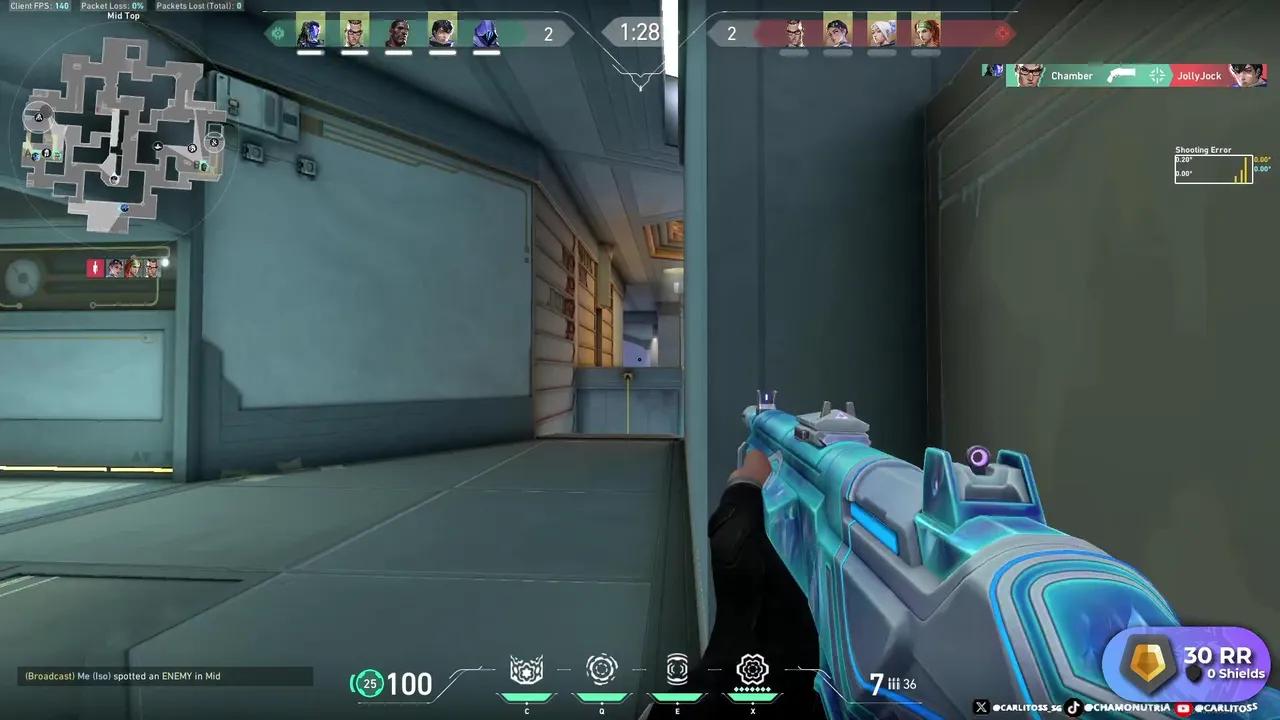Activate the Contingency ability in the C slot

point(526,670)
